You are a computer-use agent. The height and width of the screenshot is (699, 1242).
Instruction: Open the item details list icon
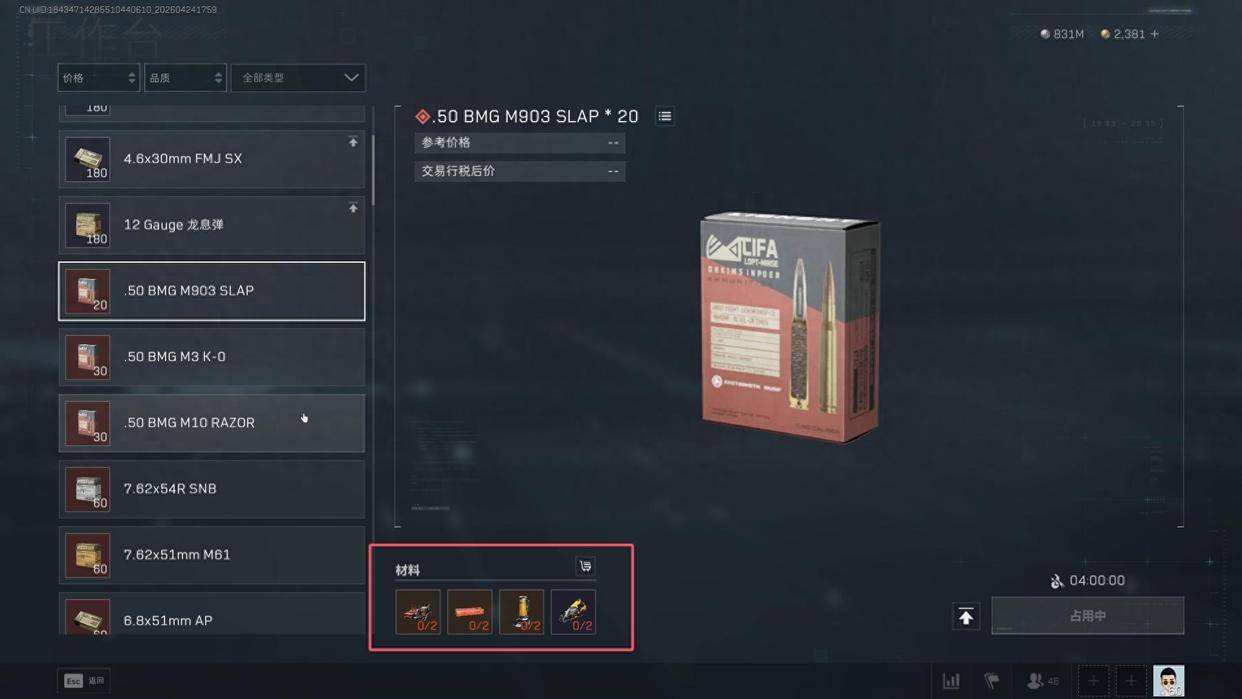[x=665, y=117]
